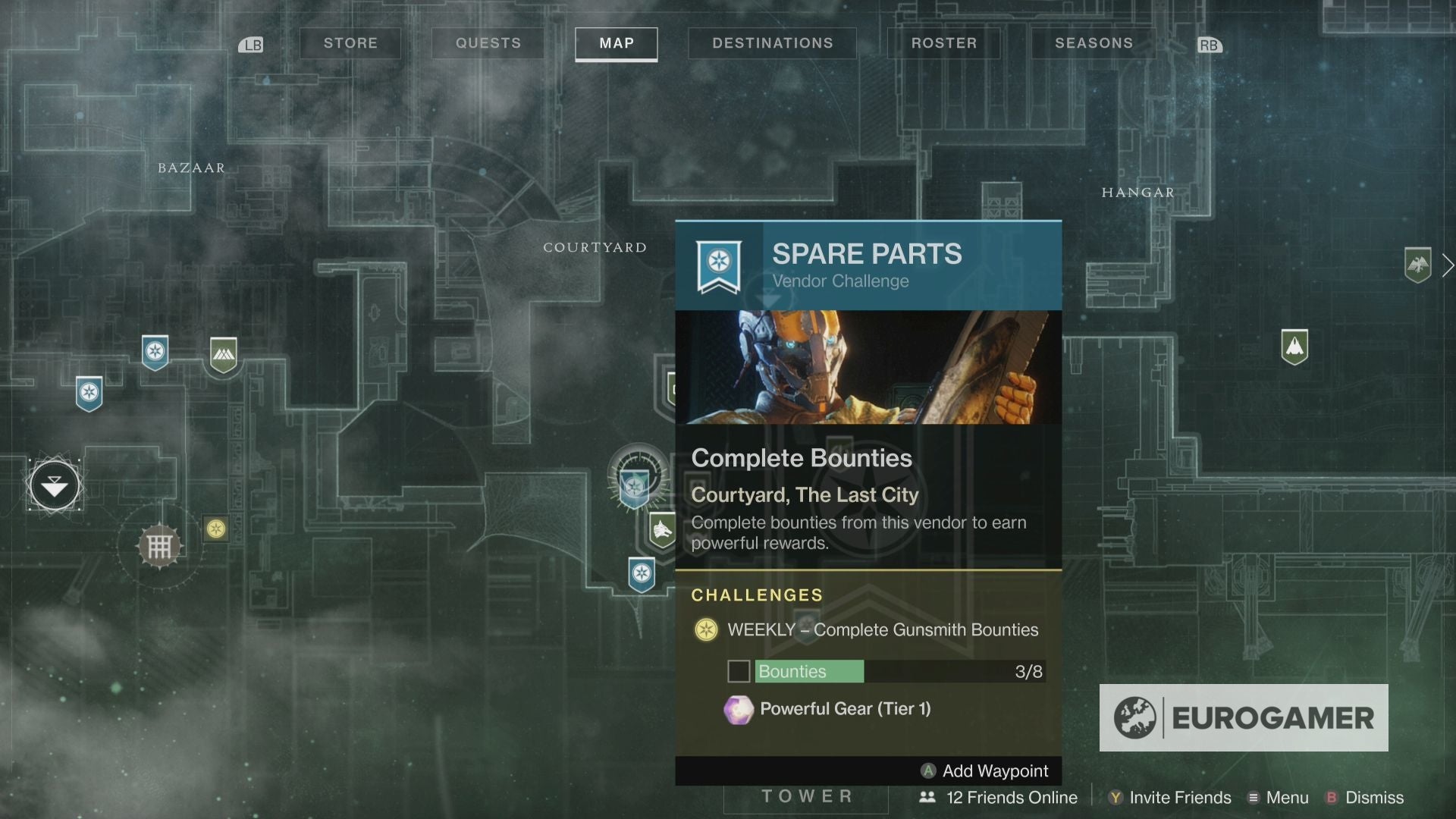Click the ornate circular gate icon on the map

(158, 544)
